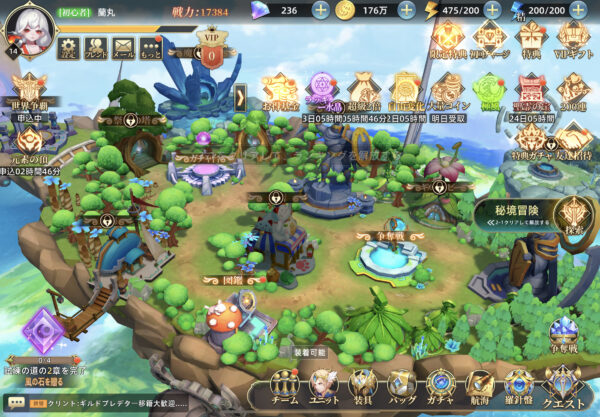Refill stamina with the lightning plus button
Image resolution: width=600 pixels, height=417 pixels.
(x=490, y=10)
